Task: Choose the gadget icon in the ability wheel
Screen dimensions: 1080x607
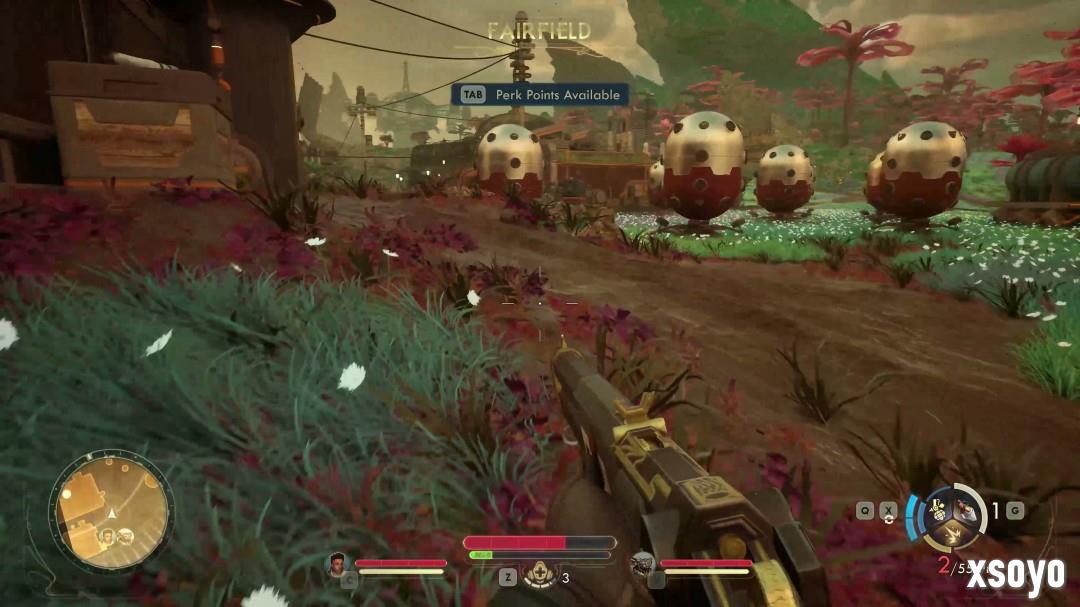Action: (x=937, y=508)
